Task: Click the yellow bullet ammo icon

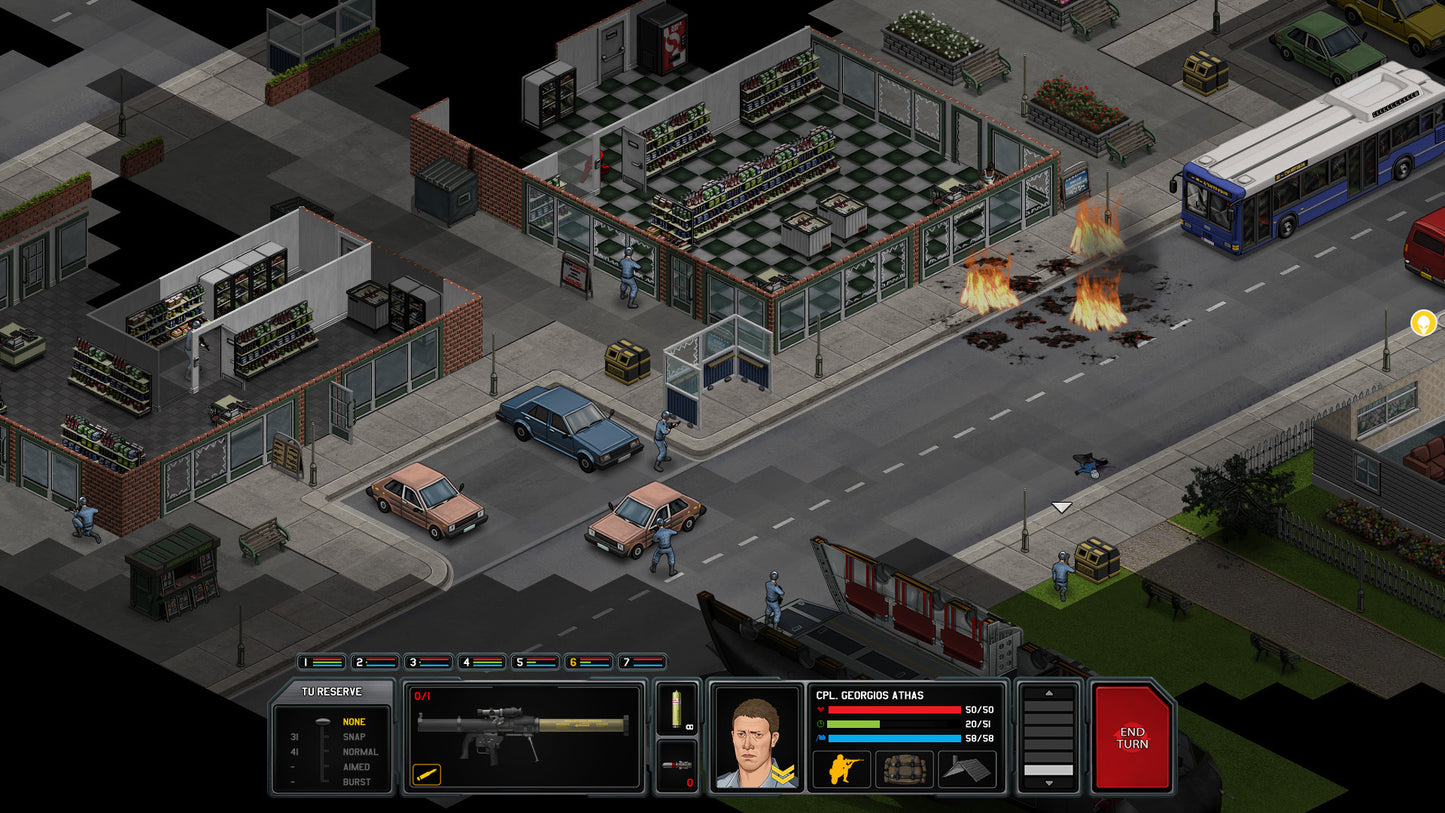Action: pyautogui.click(x=427, y=774)
